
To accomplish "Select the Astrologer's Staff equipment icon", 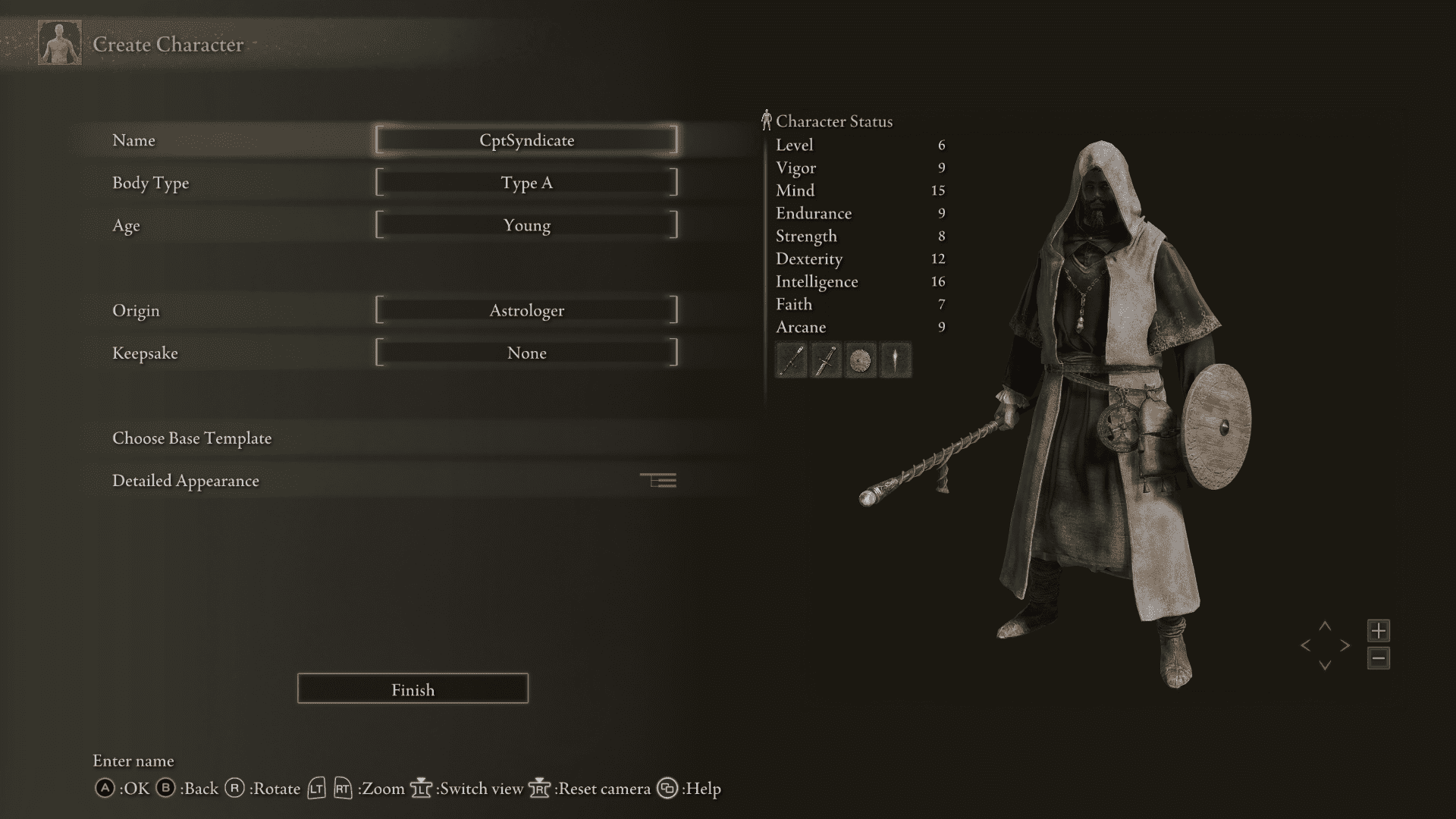I will (x=790, y=360).
